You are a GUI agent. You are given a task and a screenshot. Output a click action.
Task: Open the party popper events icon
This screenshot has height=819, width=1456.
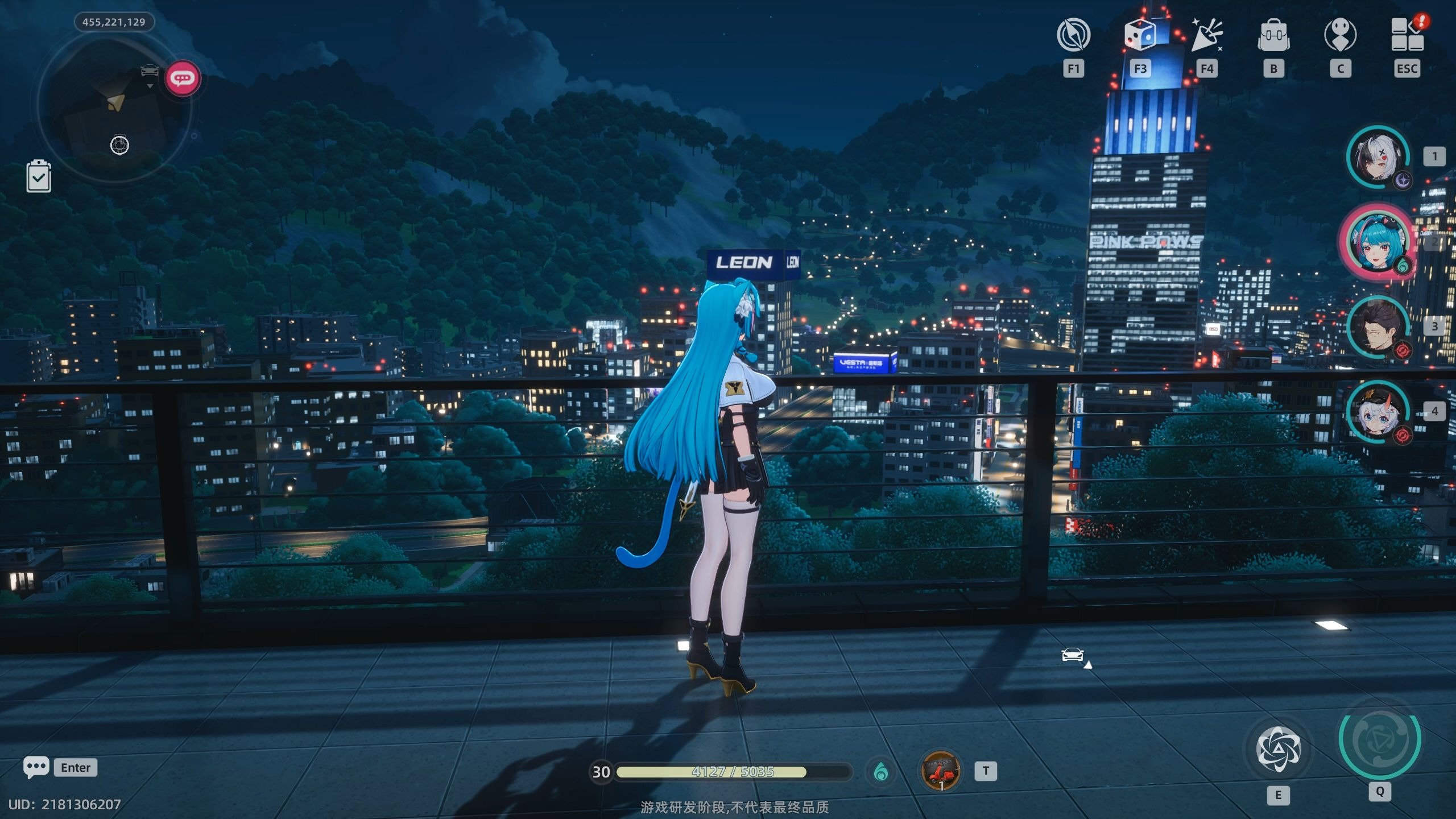pos(1207,35)
